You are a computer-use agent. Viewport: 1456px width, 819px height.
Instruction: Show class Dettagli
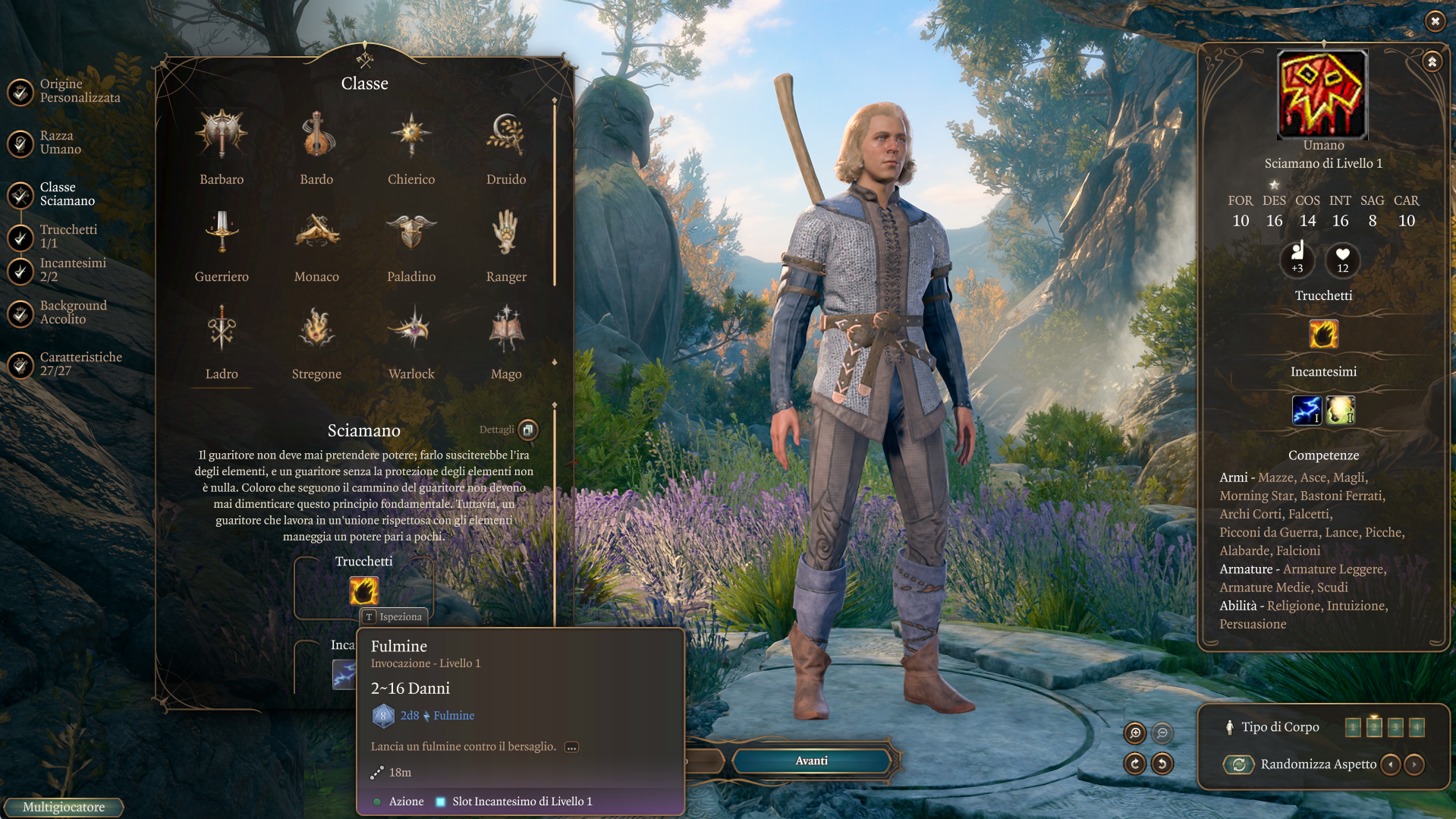pyautogui.click(x=528, y=430)
